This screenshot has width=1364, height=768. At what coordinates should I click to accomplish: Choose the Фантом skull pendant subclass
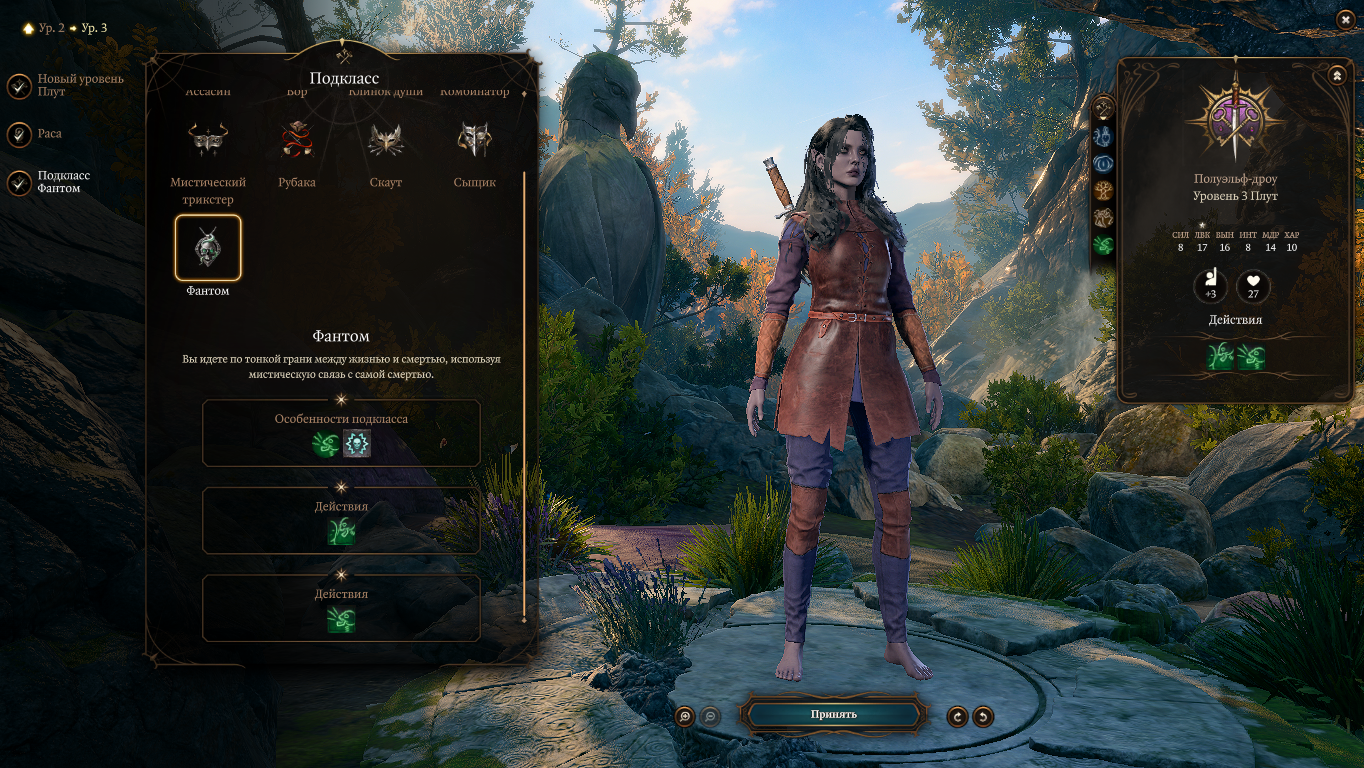click(x=208, y=247)
